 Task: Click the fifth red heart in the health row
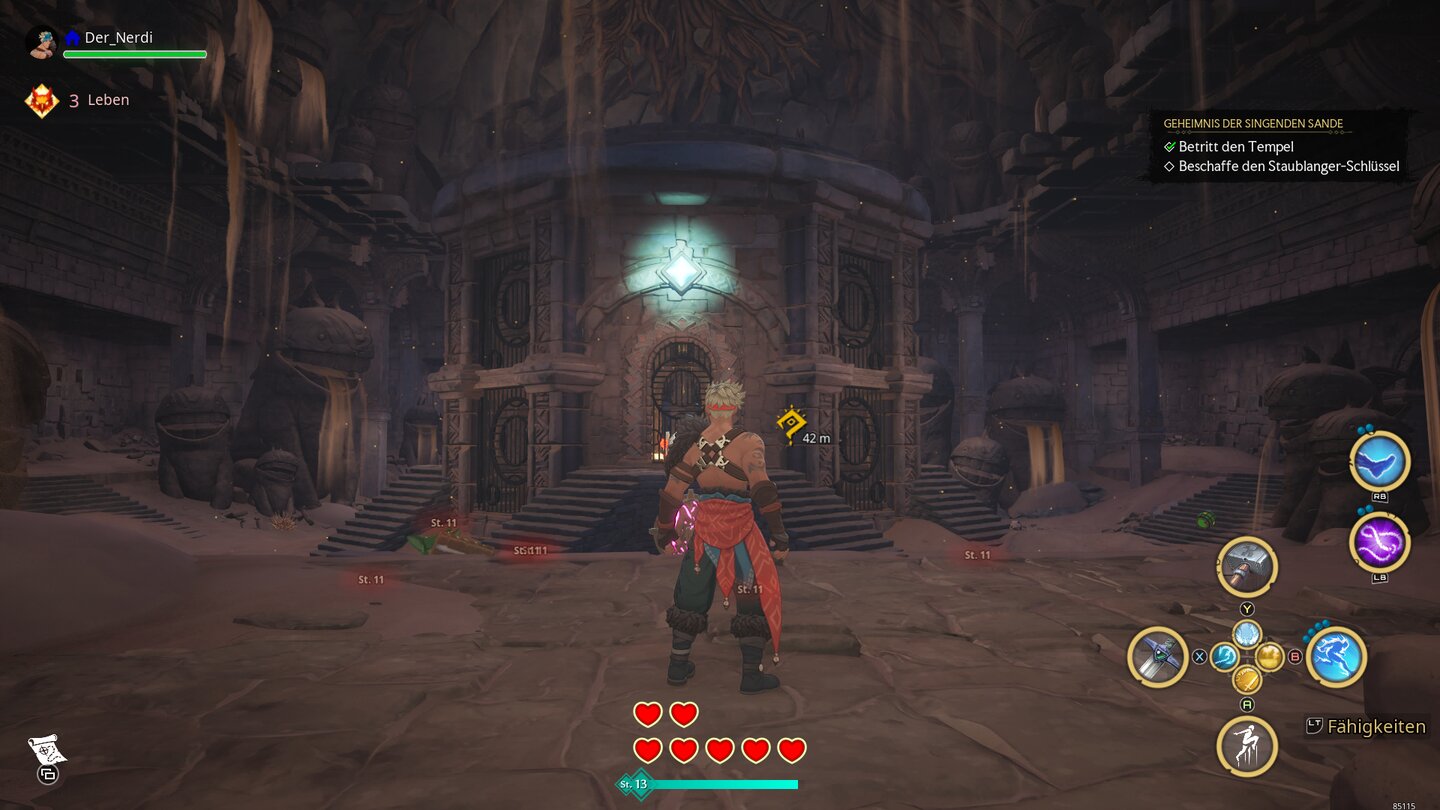[x=793, y=748]
